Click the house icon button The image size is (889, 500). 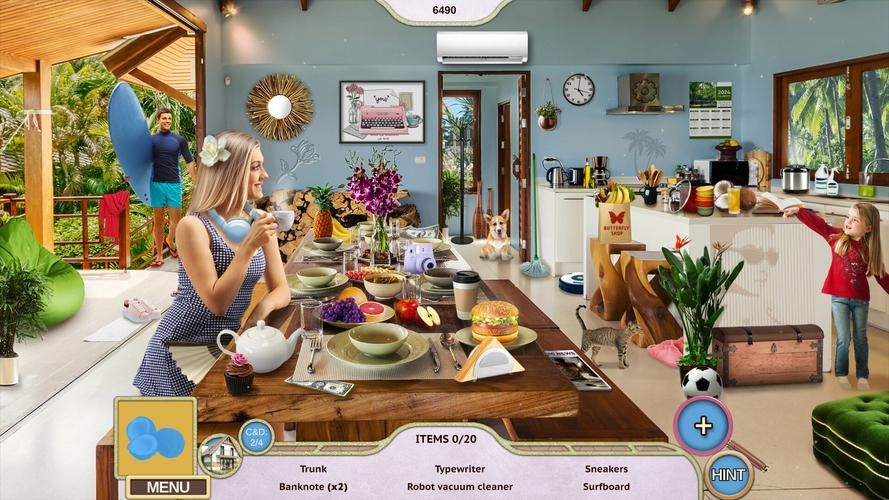tap(219, 455)
